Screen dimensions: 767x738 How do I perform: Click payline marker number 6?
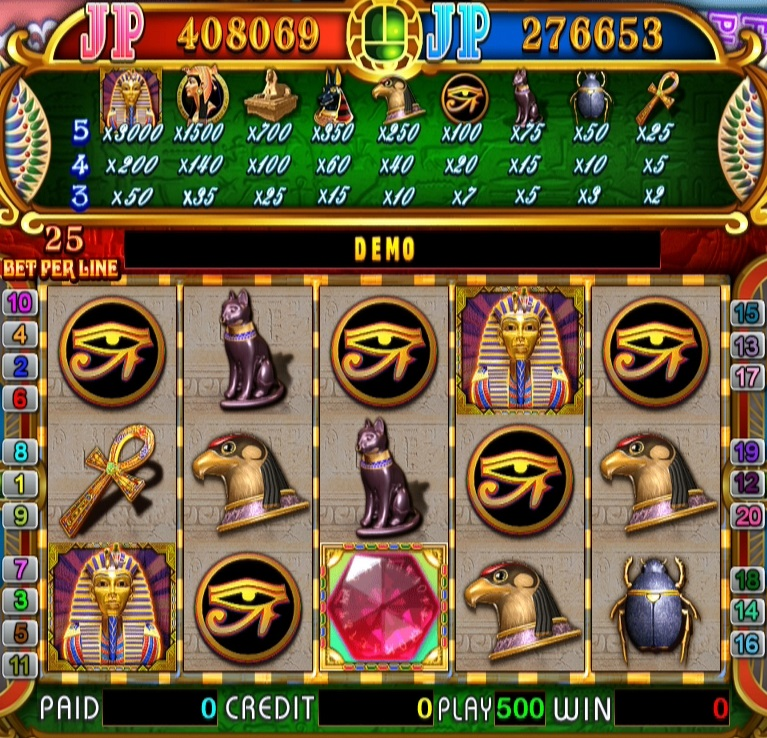20,398
